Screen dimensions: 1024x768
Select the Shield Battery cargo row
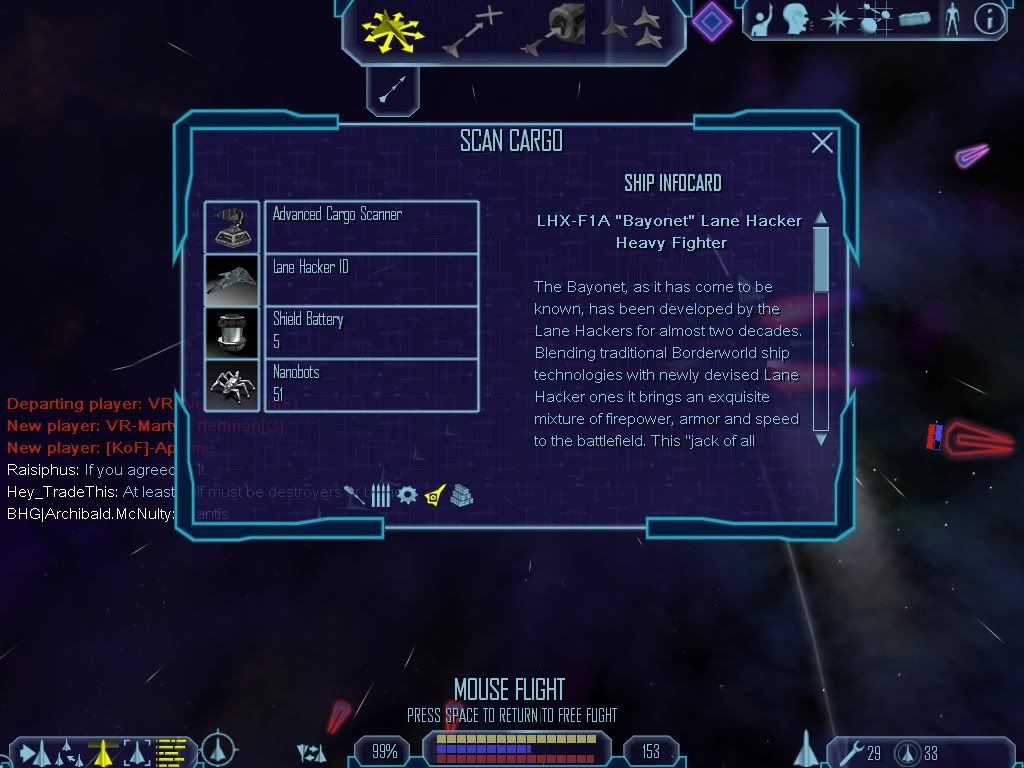[370, 332]
